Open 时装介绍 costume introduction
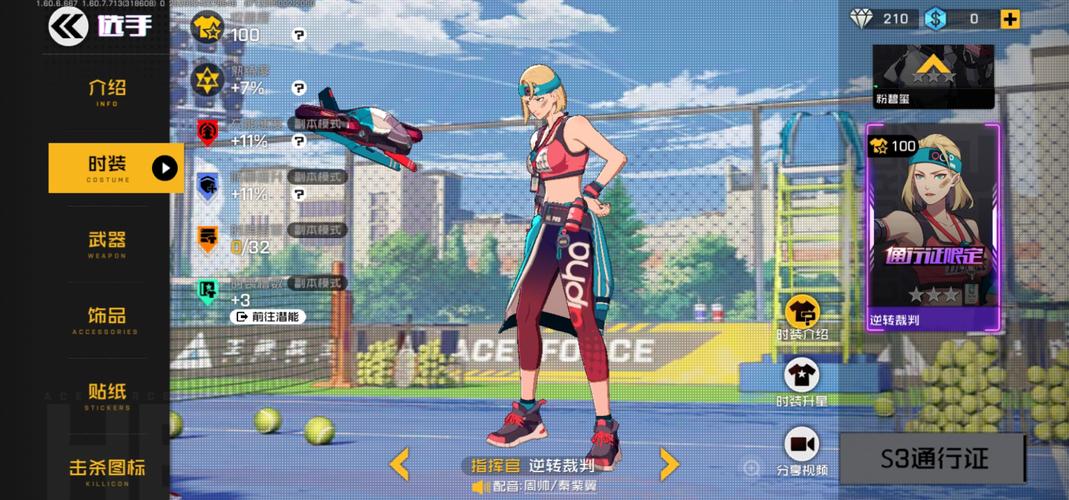Viewport: 1069px width, 500px height. (802, 318)
